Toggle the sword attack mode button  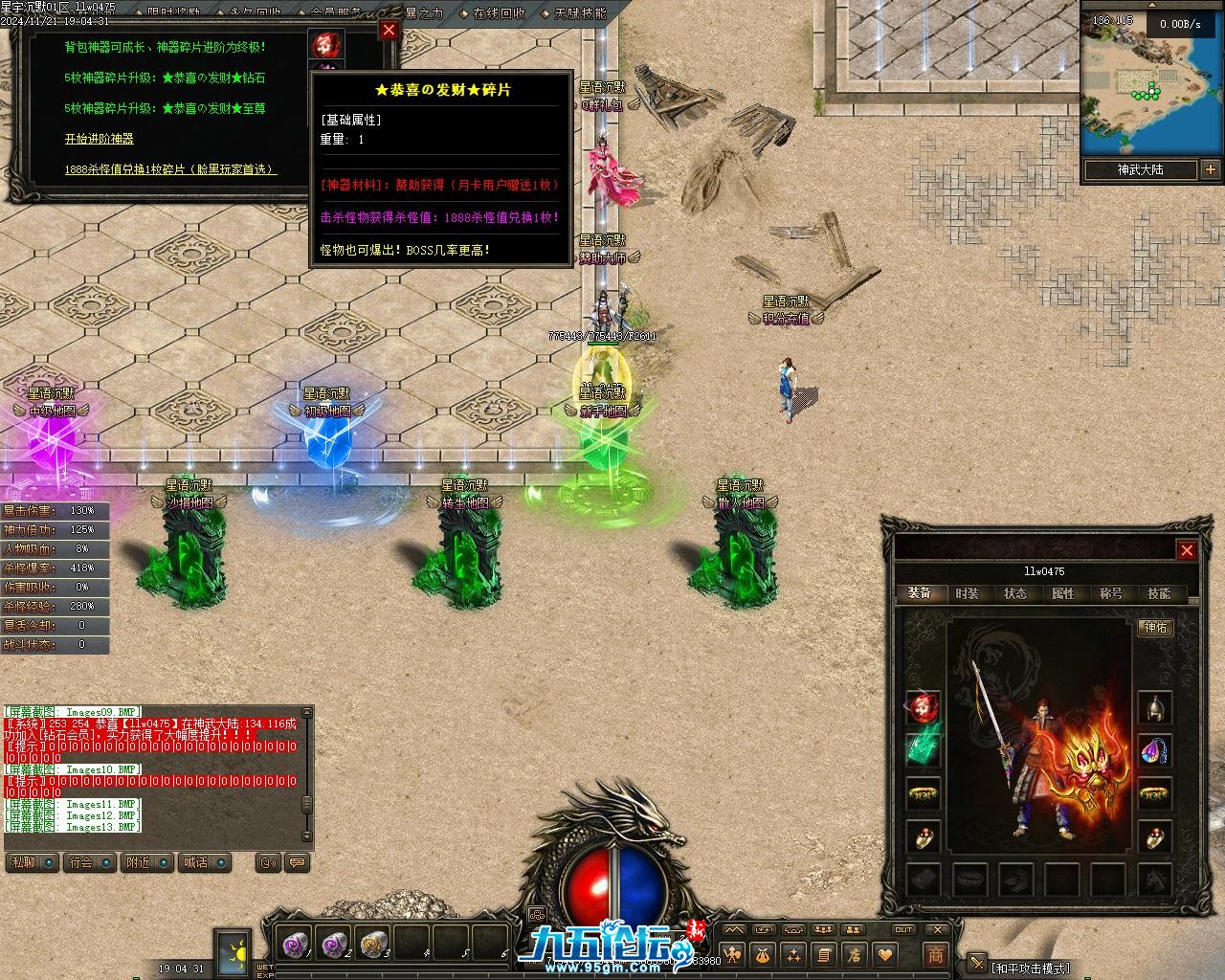pyautogui.click(x=976, y=964)
